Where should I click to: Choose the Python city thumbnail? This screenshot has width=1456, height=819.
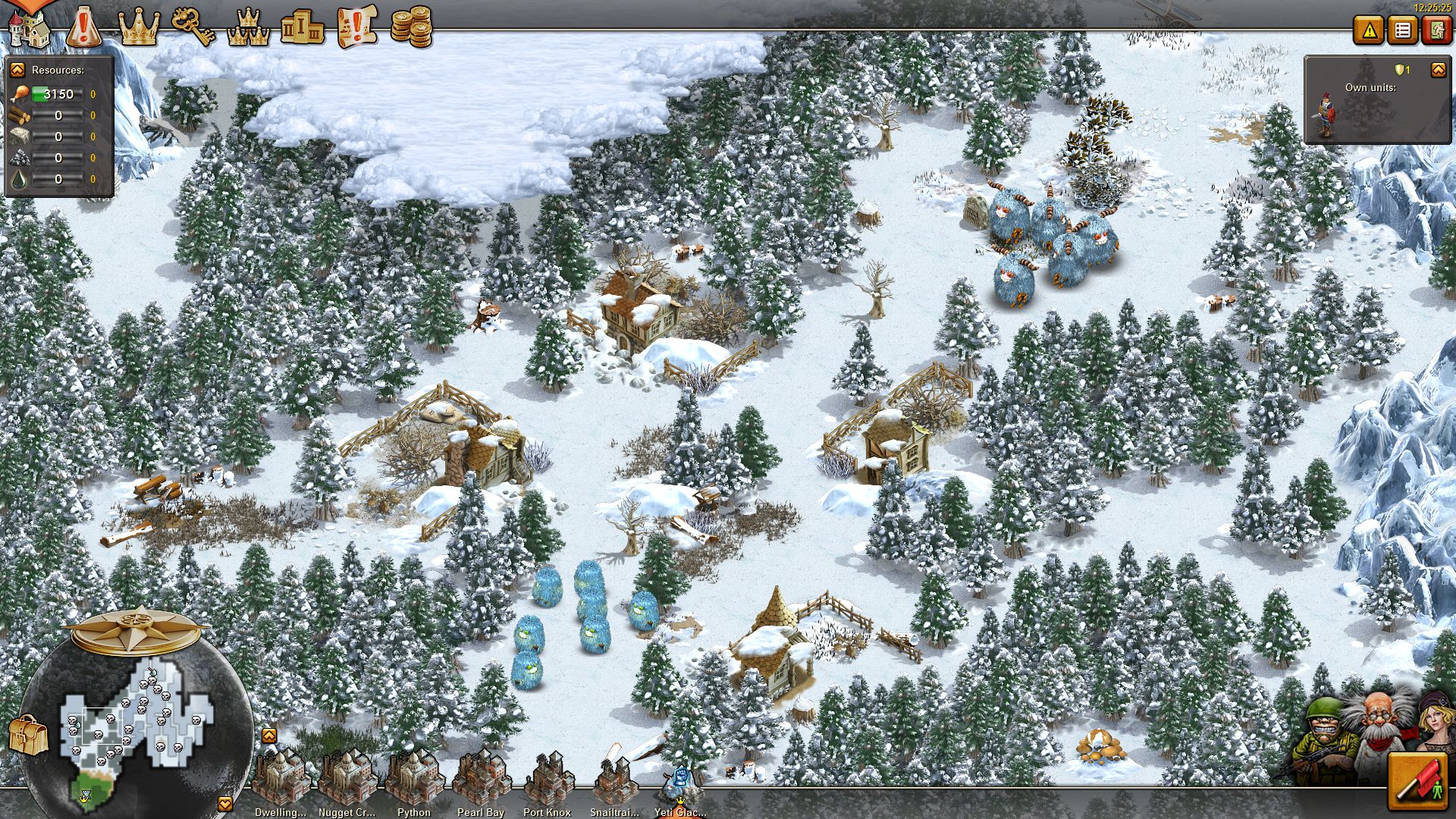coord(414,781)
